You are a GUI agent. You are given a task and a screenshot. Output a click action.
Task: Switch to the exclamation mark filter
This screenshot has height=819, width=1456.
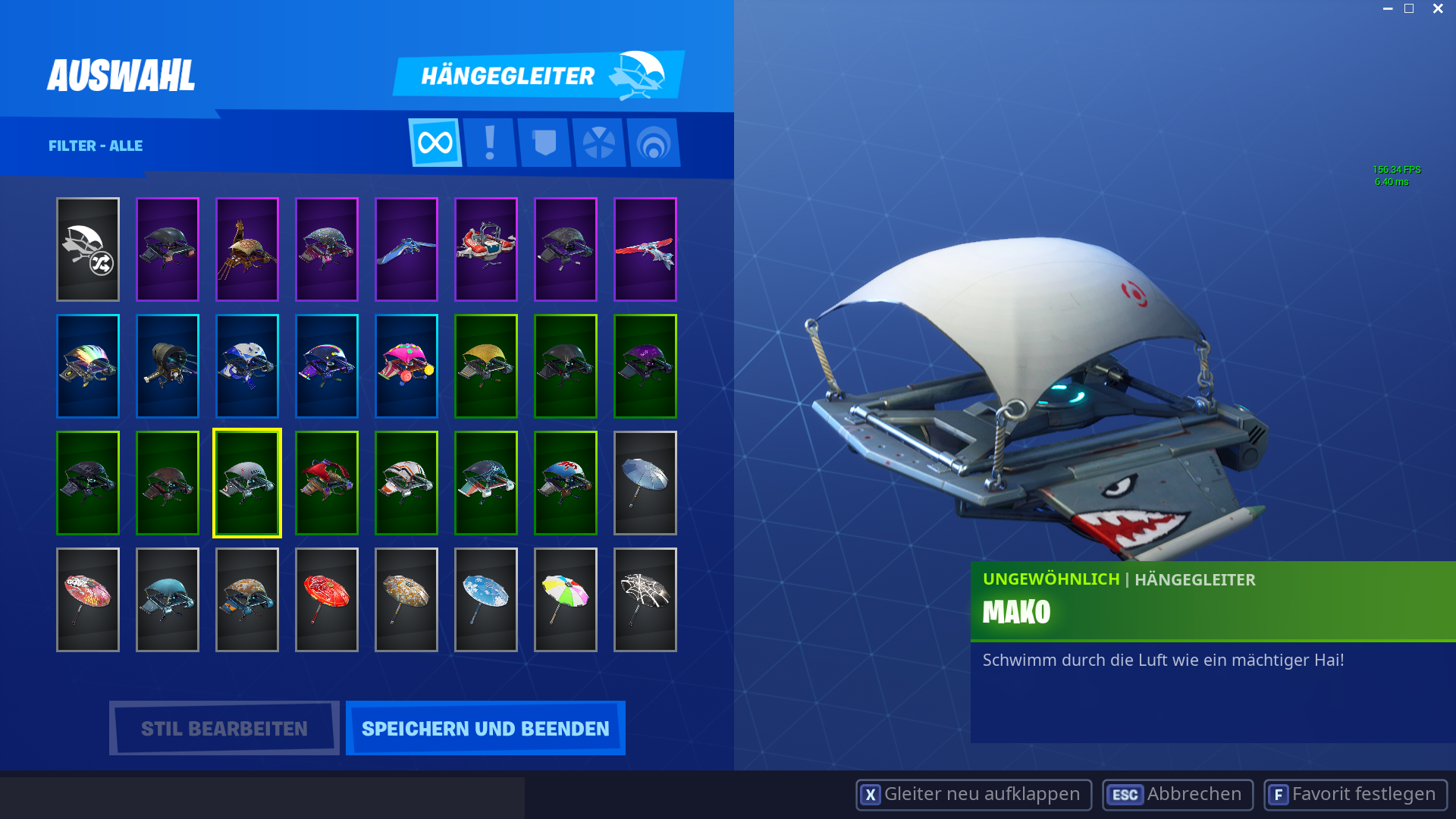click(490, 143)
